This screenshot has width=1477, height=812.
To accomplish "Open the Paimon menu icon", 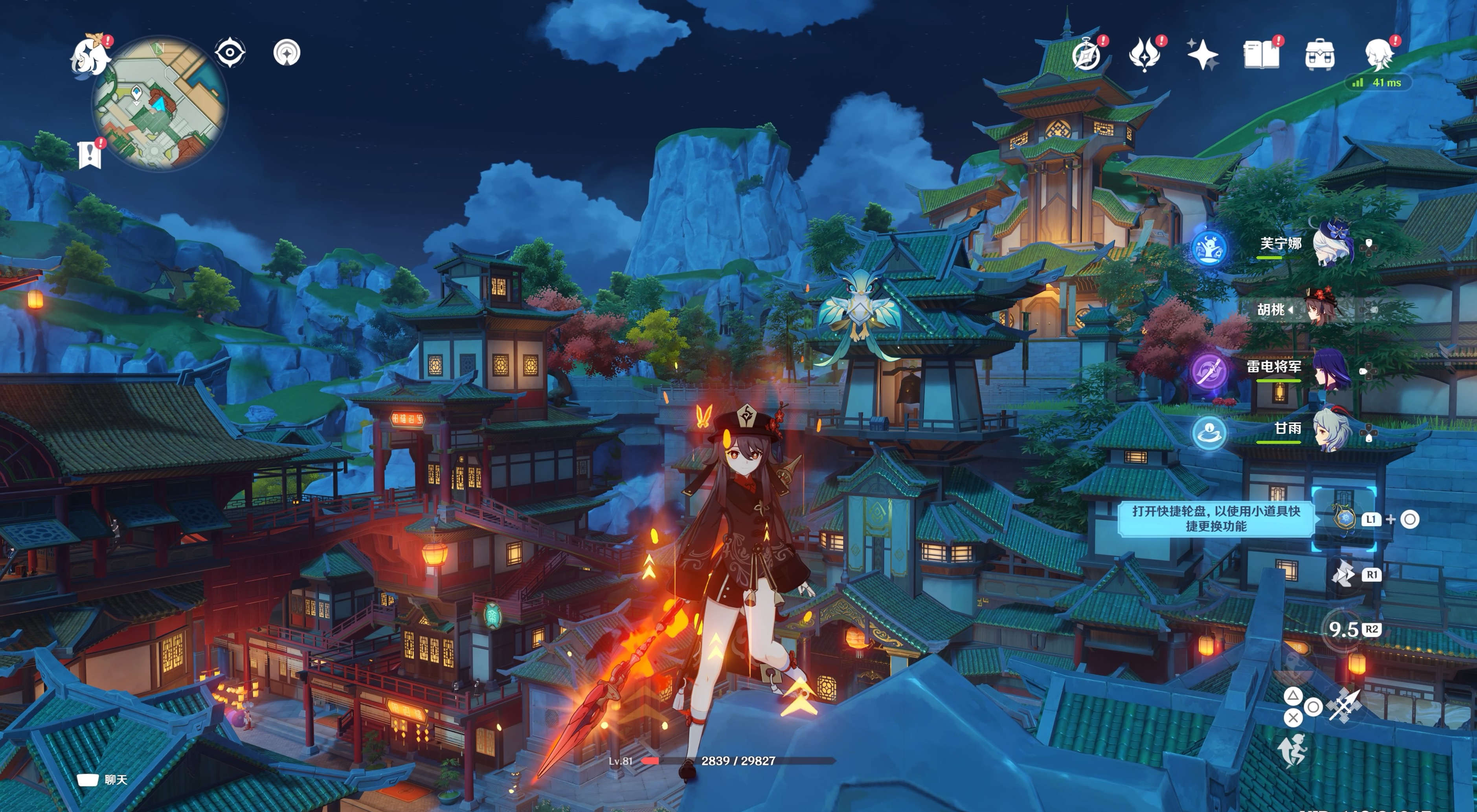I will [90, 56].
